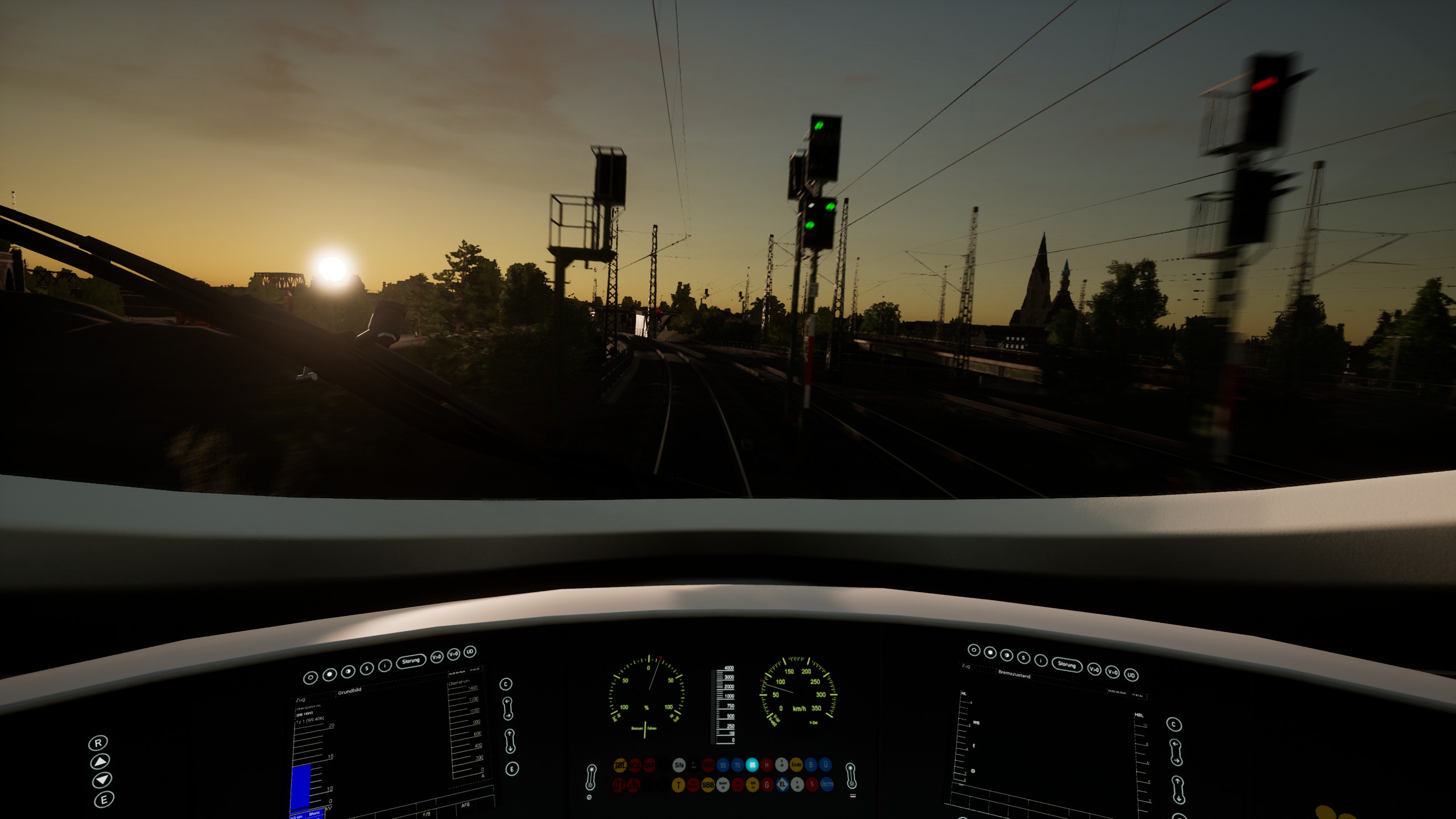Image resolution: width=1456 pixels, height=819 pixels.
Task: Click the solid down-triangle button
Action: click(102, 780)
